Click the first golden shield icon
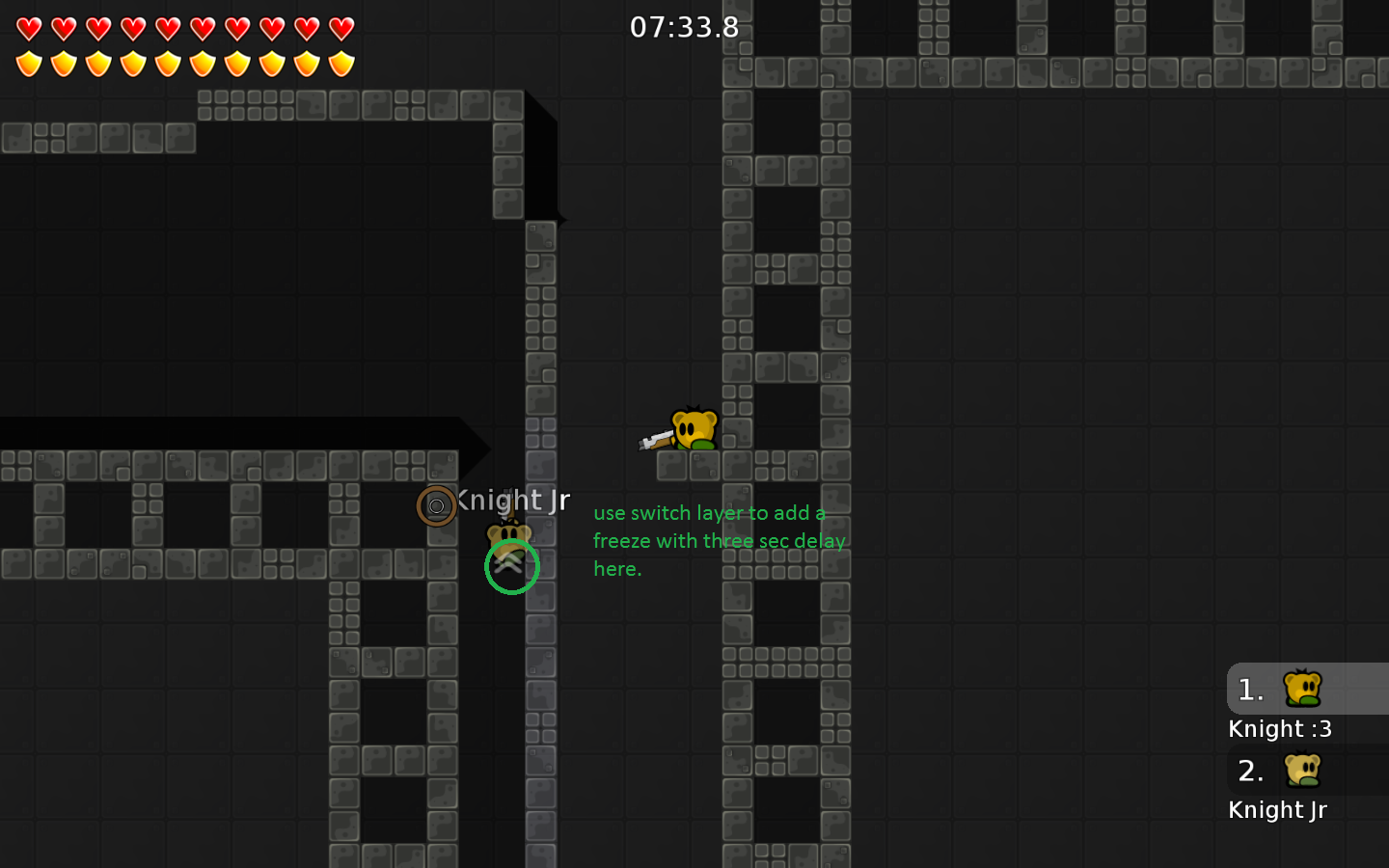This screenshot has height=868, width=1389. [x=30, y=65]
